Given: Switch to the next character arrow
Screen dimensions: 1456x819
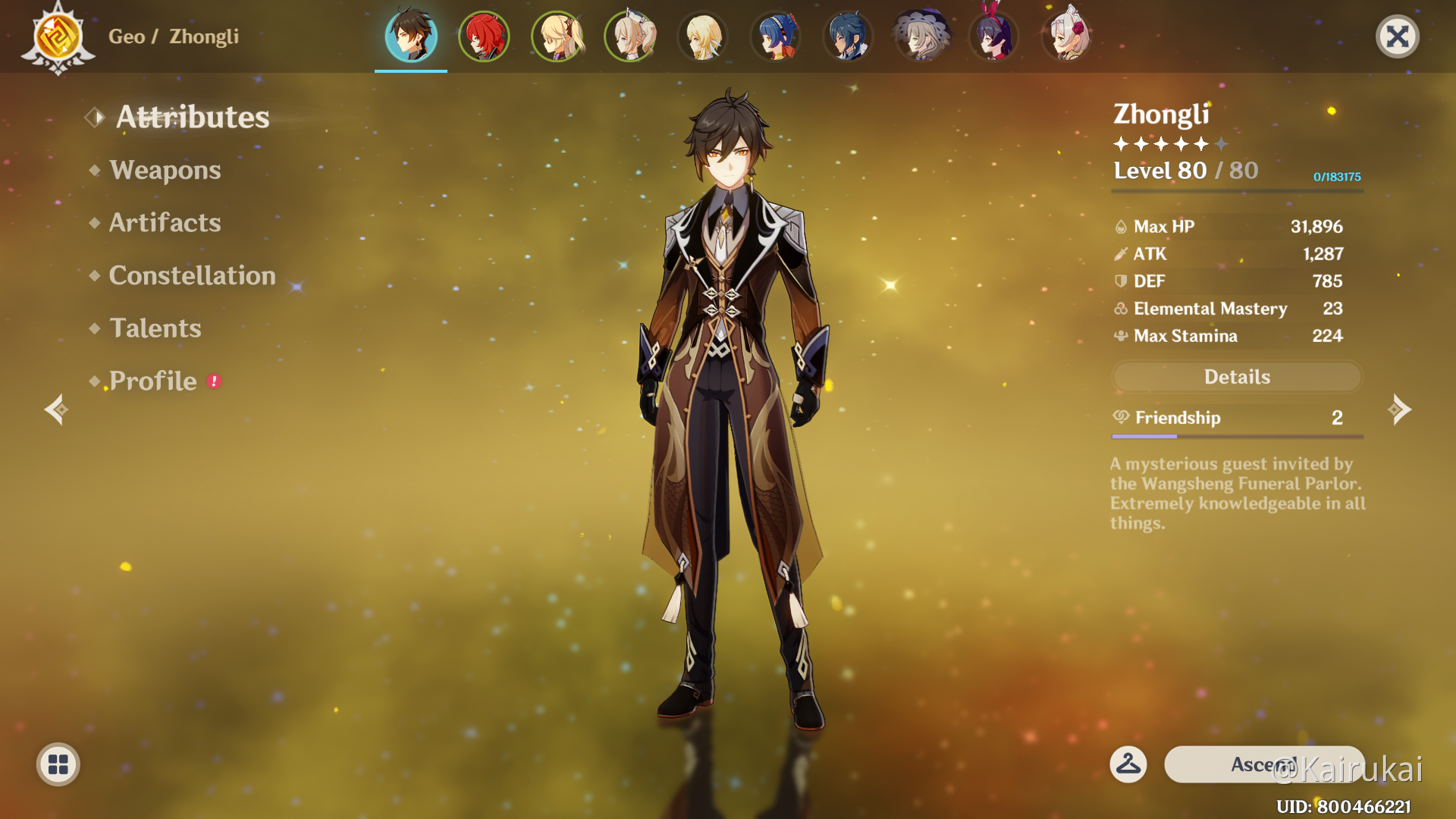Looking at the screenshot, I should coord(1399,409).
